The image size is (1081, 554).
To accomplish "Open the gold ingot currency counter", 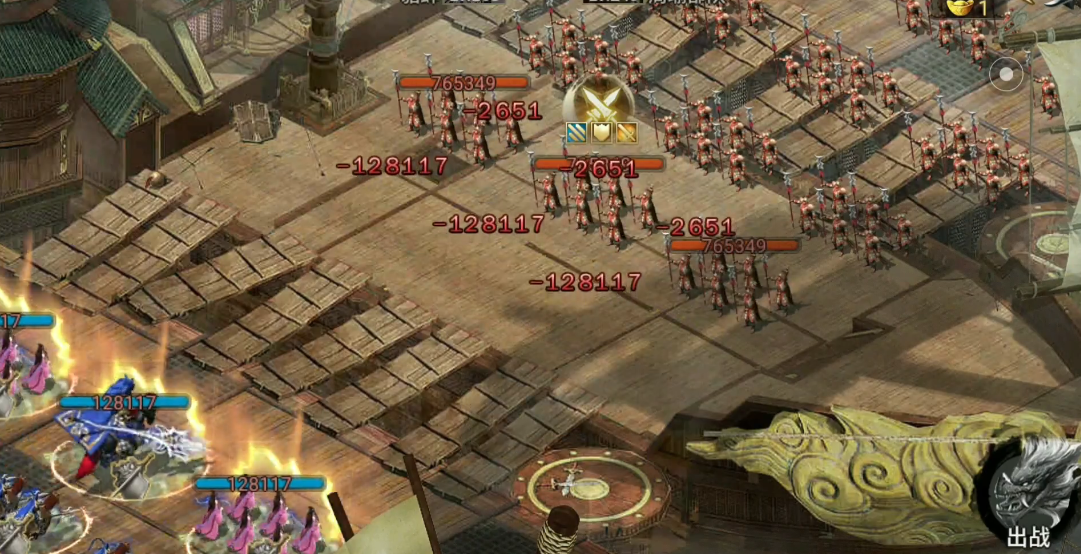I will pos(964,8).
